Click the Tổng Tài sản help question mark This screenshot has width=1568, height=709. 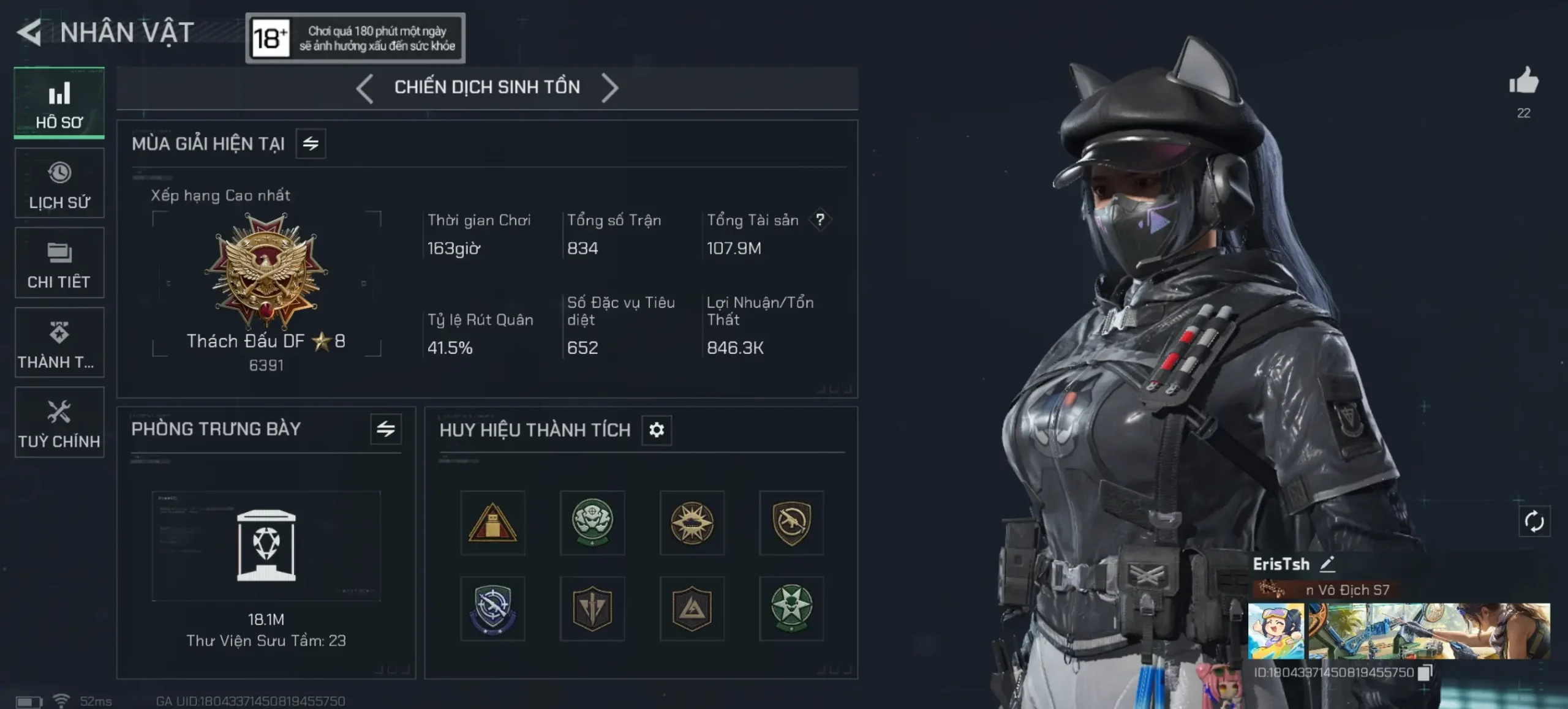point(820,220)
